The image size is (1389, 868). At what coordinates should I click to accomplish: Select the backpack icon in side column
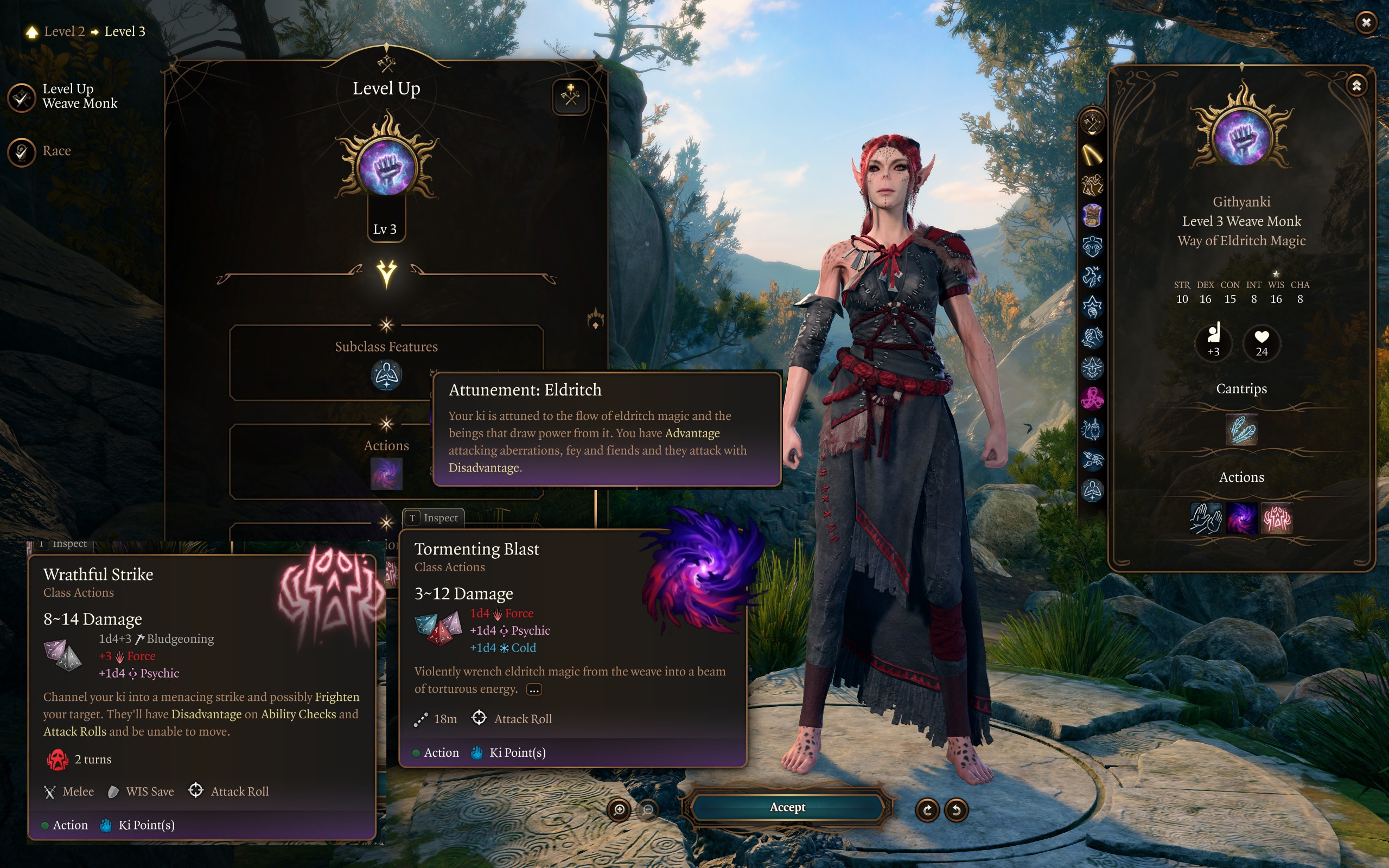click(x=1092, y=216)
